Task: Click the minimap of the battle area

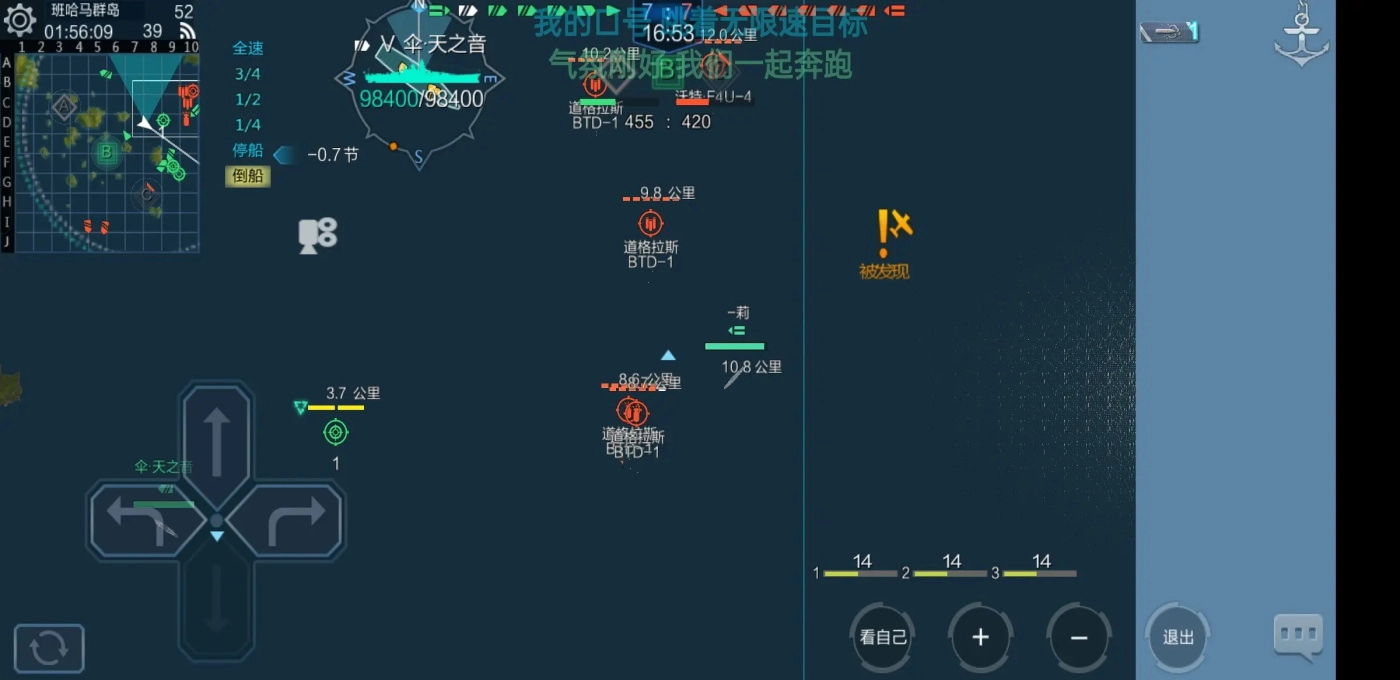Action: 107,152
